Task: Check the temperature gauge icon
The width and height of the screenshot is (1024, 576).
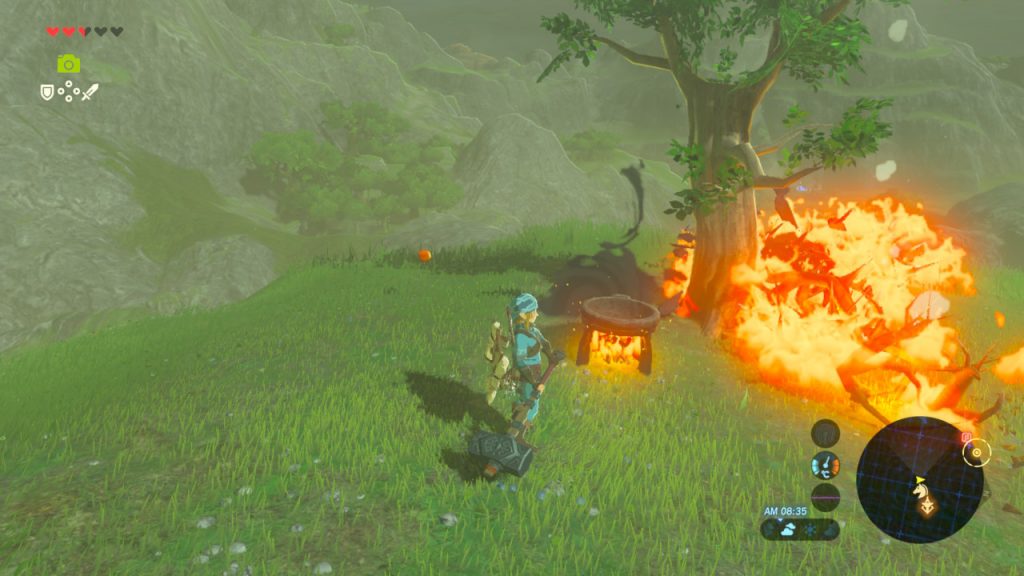Action: tap(826, 465)
